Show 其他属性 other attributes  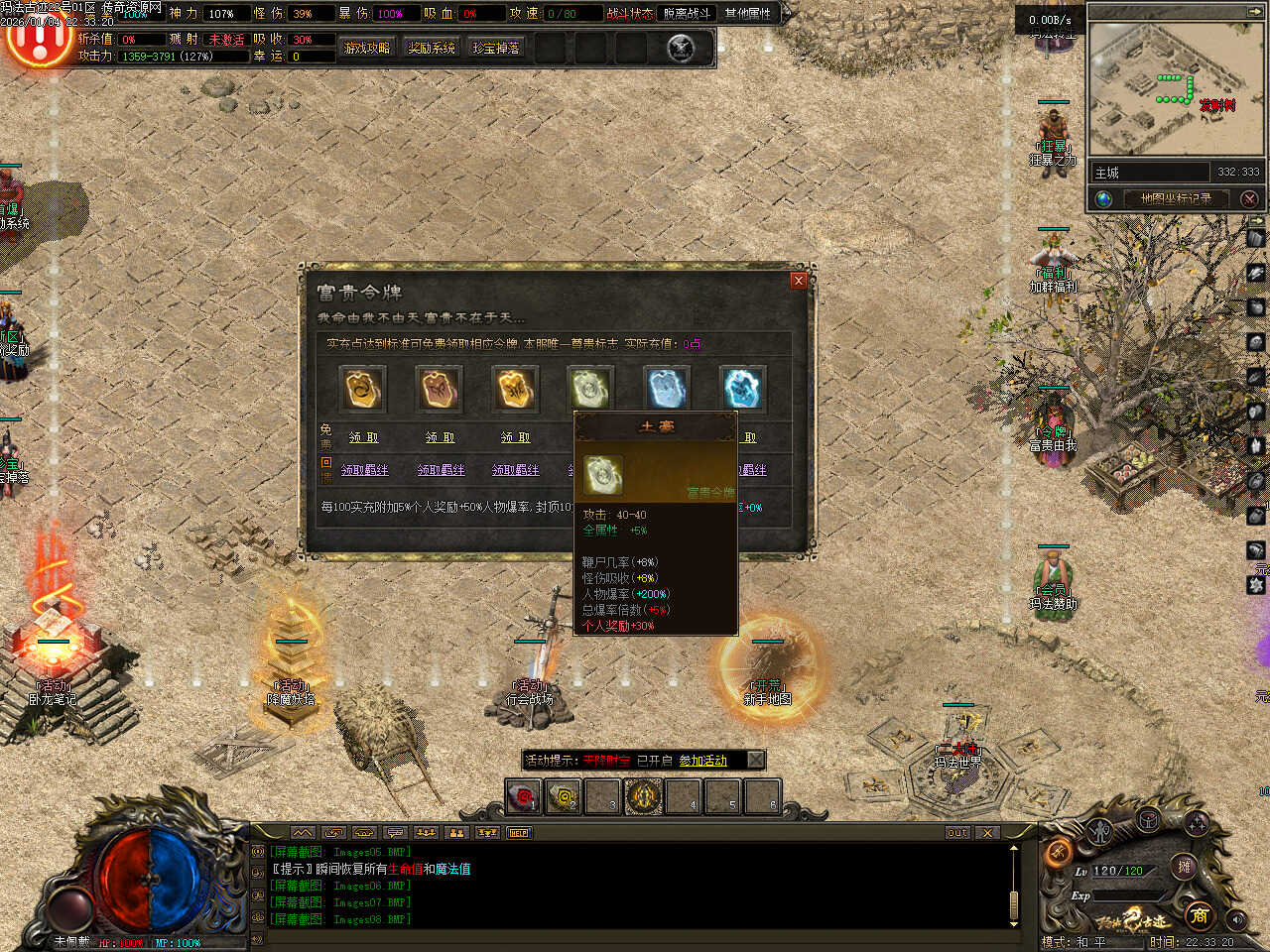(747, 14)
